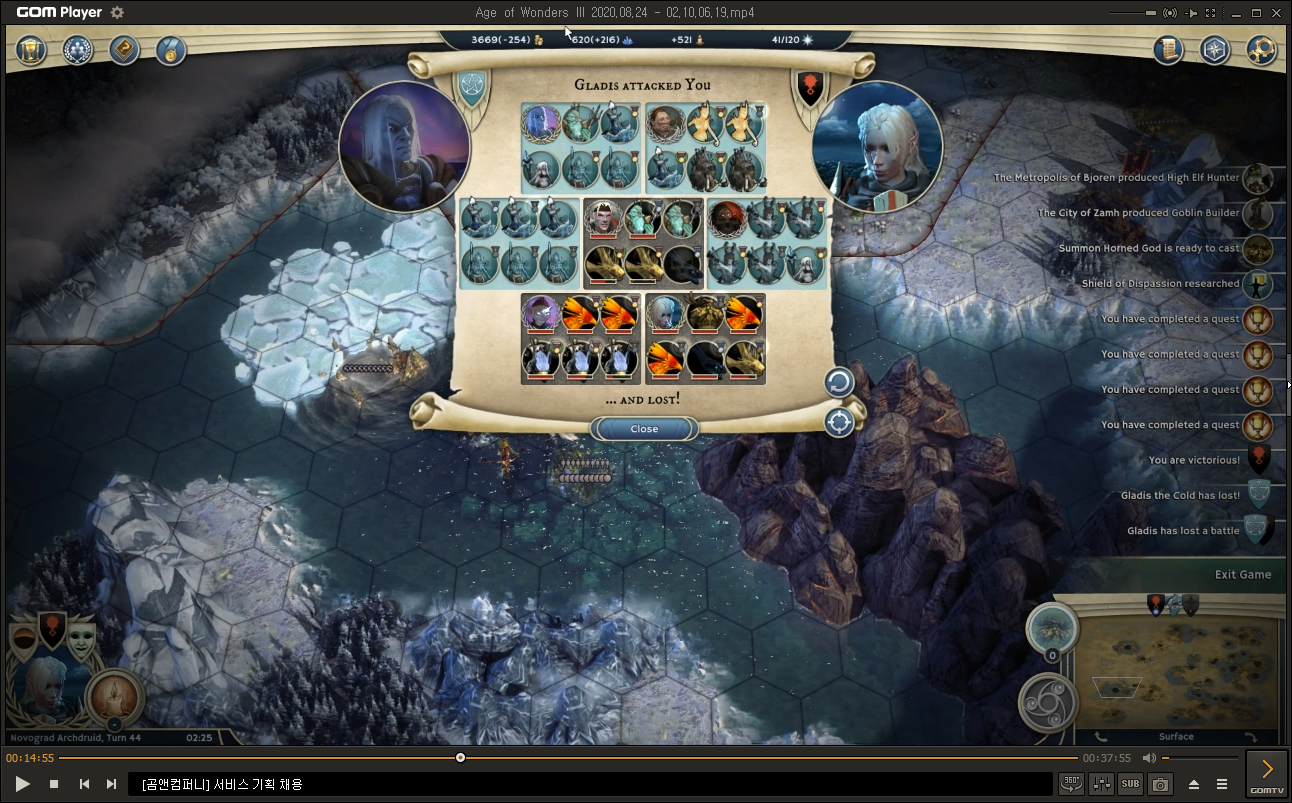Open the trophy icon menu
Image resolution: width=1292 pixels, height=803 pixels.
pos(32,50)
